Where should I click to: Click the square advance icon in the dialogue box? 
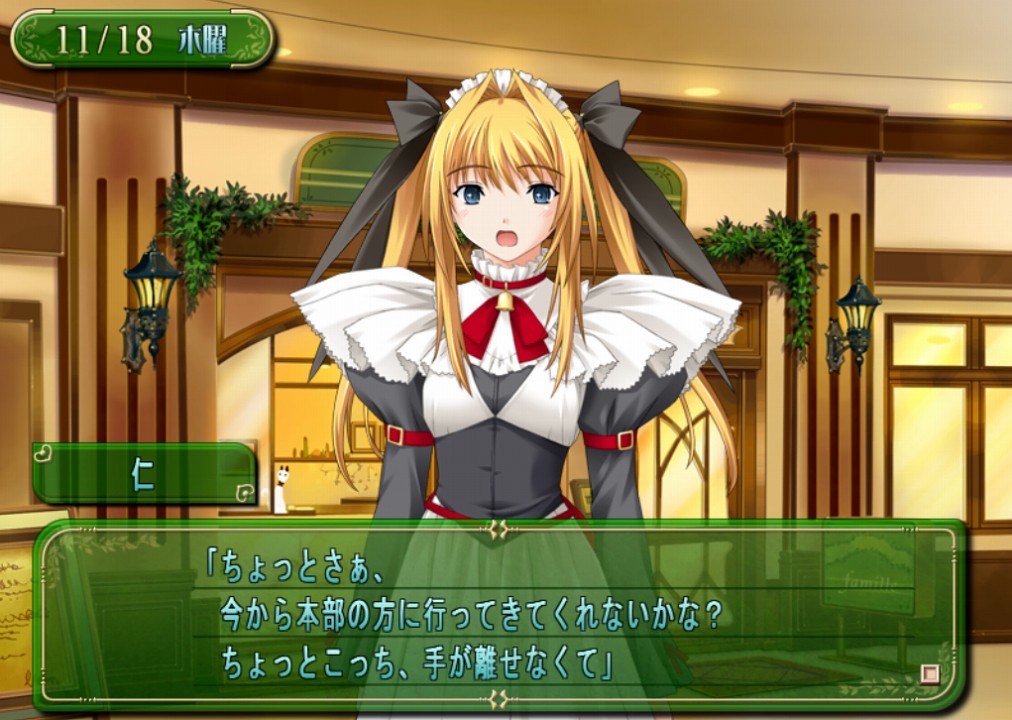(x=930, y=674)
